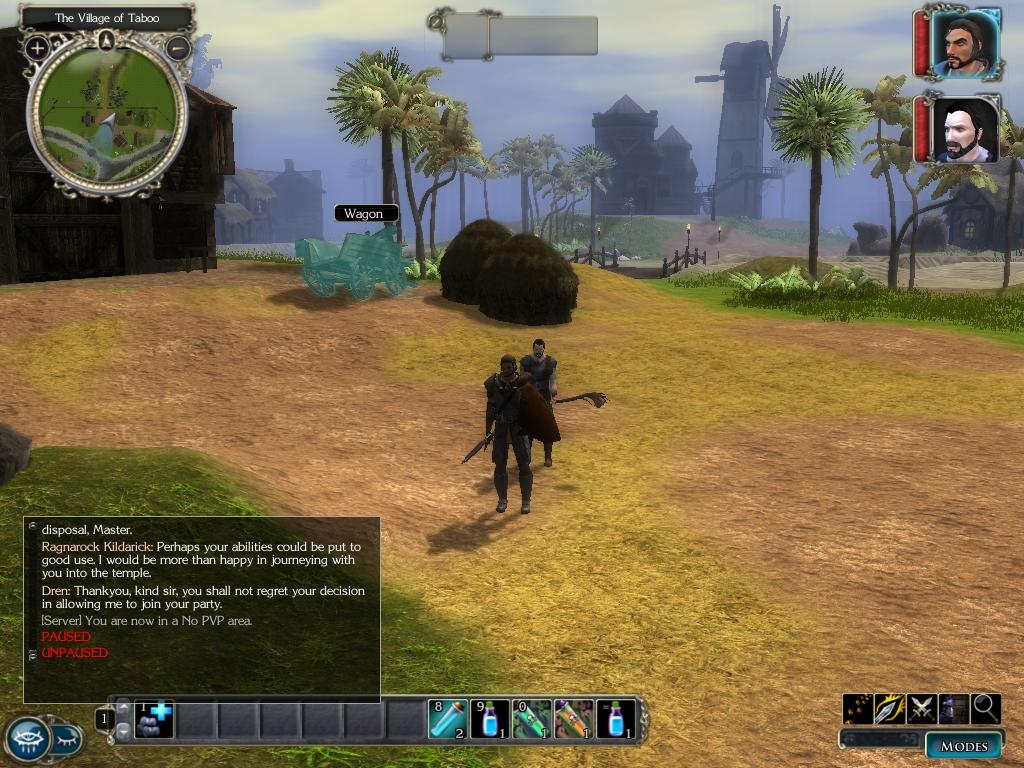Use the blue cross item in hotbar
1024x768 pixels.
(154, 718)
